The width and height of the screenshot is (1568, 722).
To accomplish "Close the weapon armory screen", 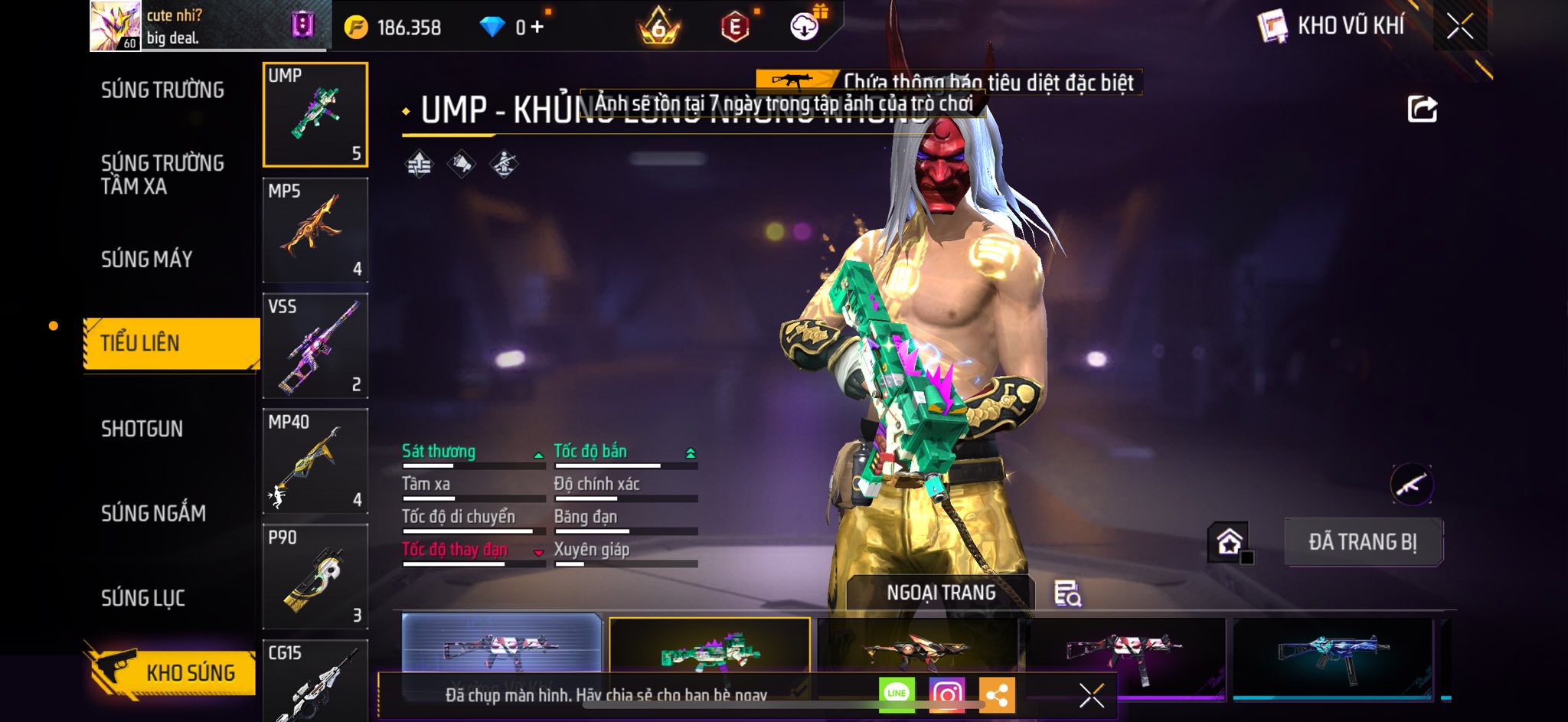I will coord(1459,27).
